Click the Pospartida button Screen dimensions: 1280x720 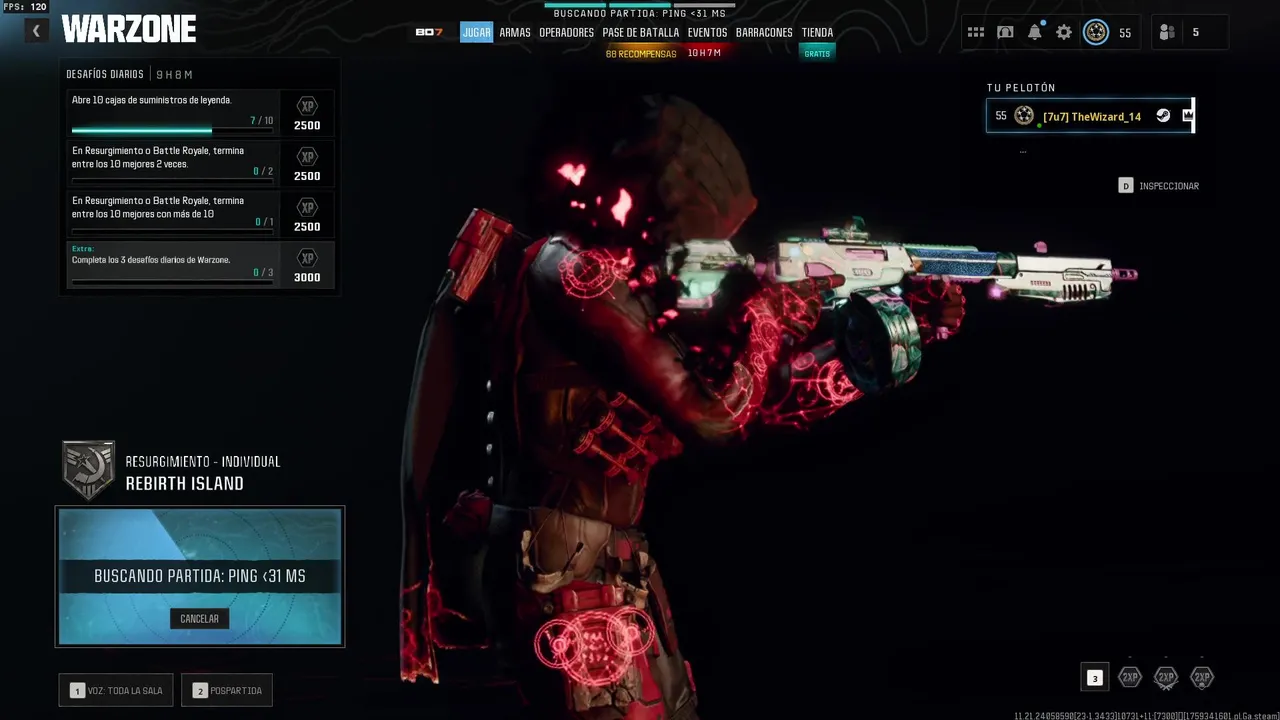tap(227, 690)
